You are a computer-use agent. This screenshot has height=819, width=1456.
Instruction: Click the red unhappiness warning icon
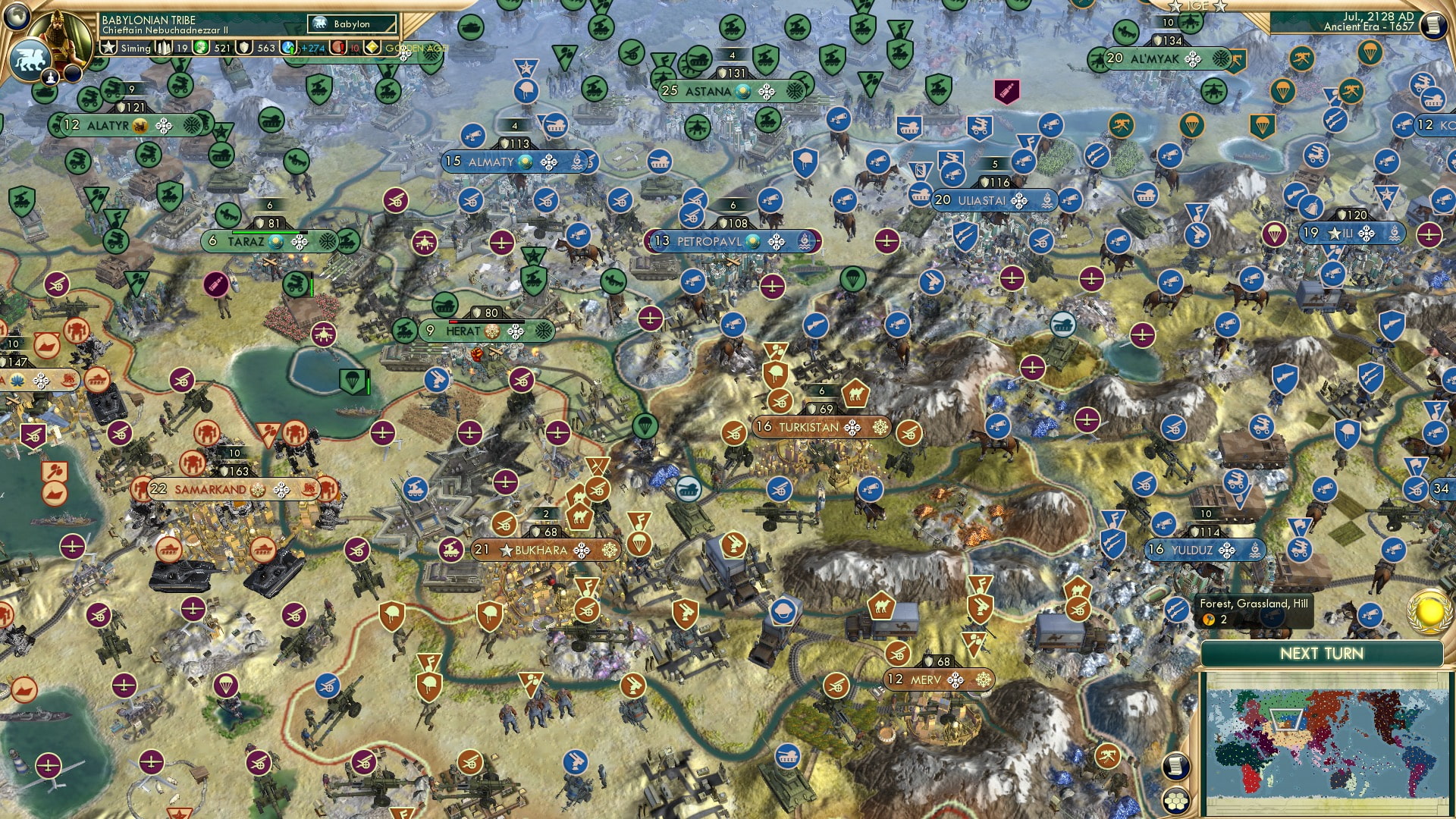pyautogui.click(x=337, y=49)
